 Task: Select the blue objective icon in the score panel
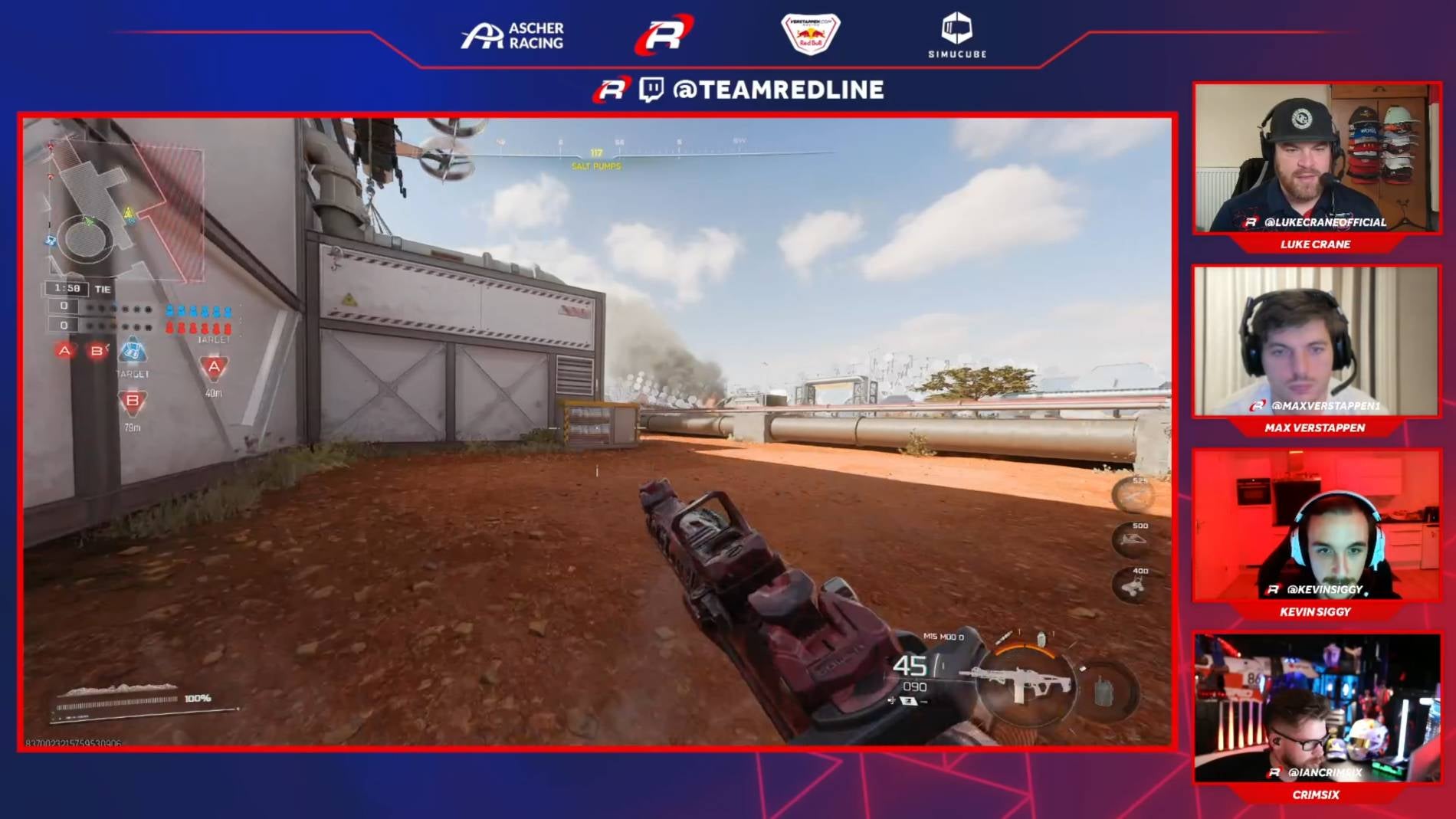133,351
